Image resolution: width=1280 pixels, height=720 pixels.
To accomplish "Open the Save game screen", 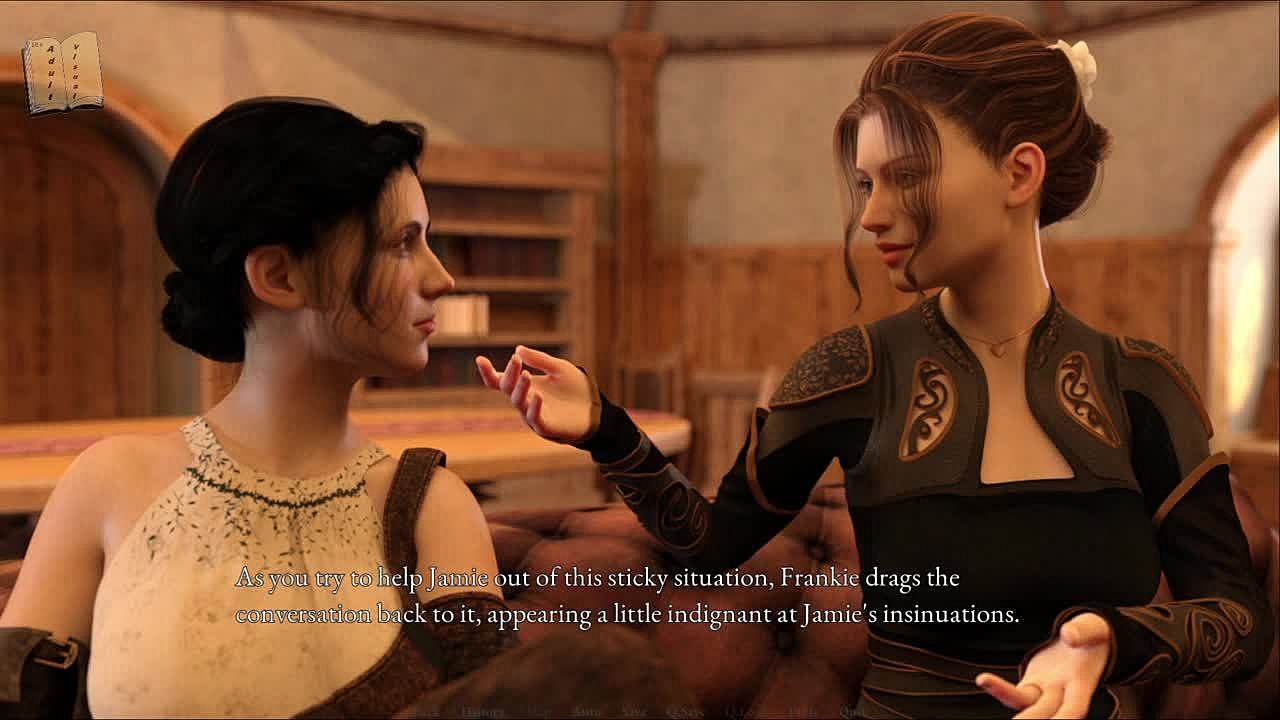I will tap(635, 712).
